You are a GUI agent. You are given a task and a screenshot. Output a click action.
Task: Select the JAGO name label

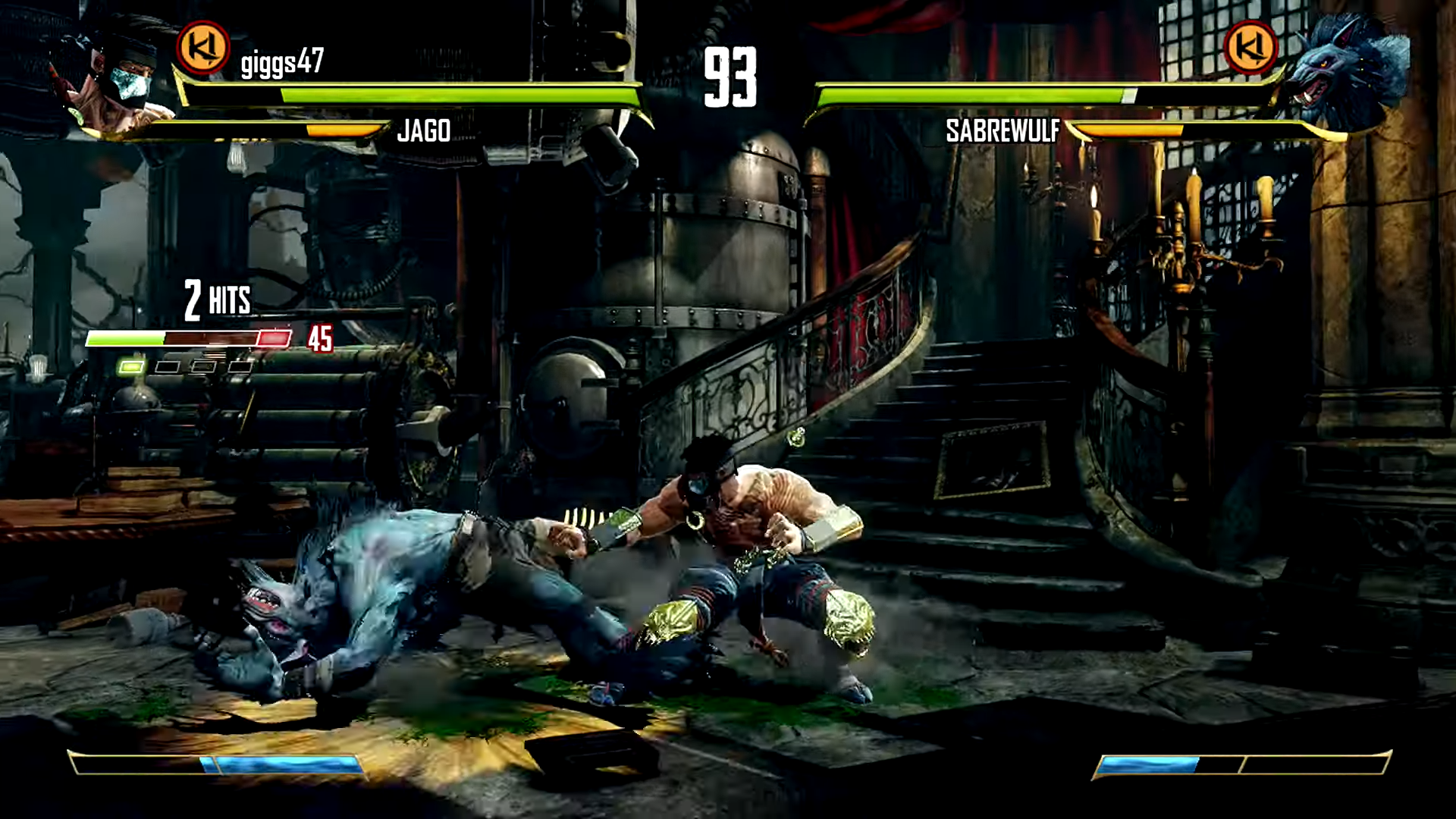coord(425,131)
